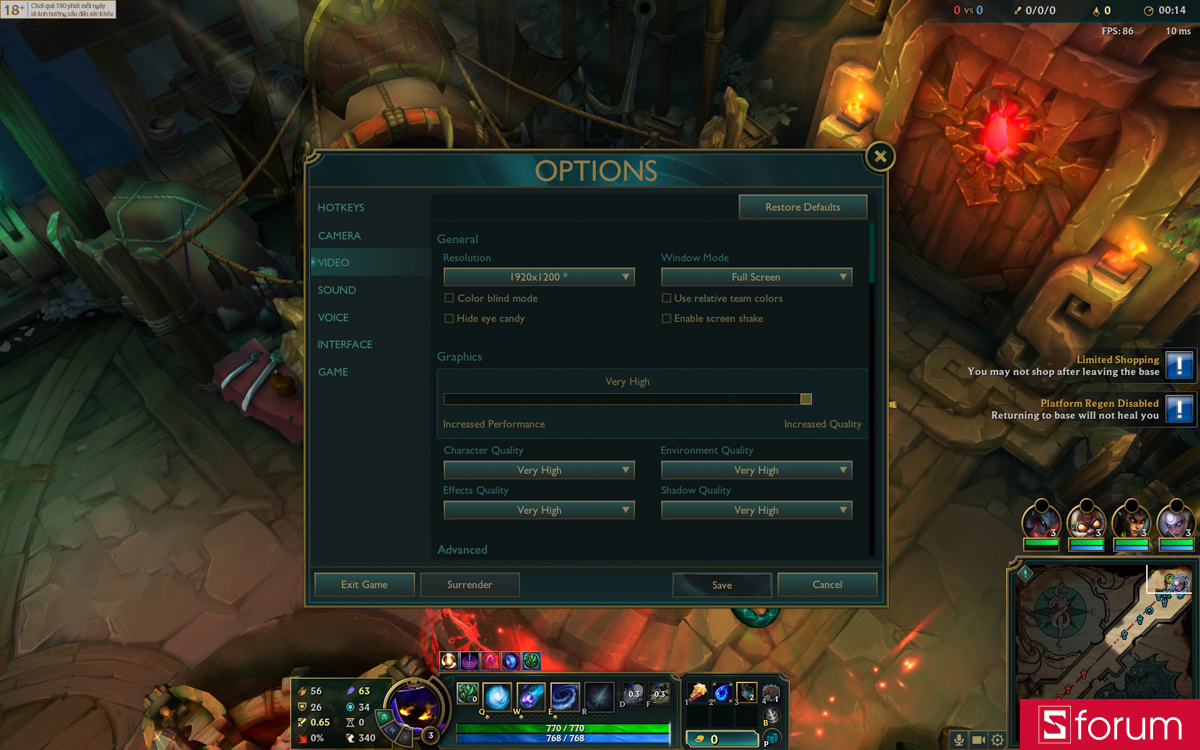Image resolution: width=1200 pixels, height=750 pixels.
Task: Switch to the Hotkeys section
Action: (x=341, y=208)
